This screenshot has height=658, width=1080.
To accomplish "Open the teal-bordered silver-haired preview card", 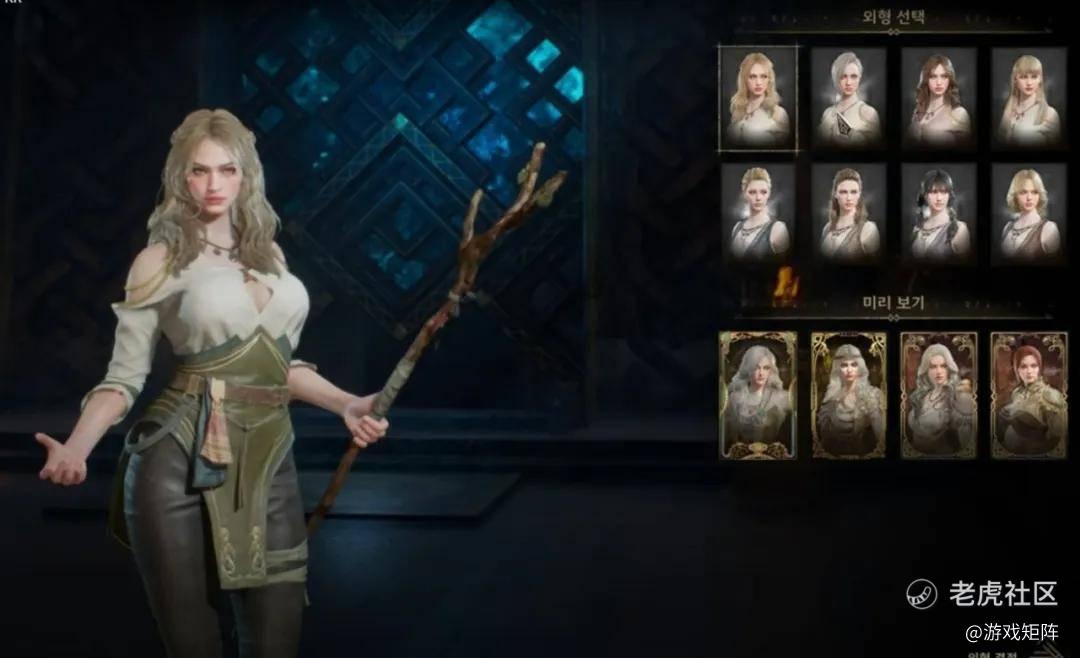I will pyautogui.click(x=758, y=395).
